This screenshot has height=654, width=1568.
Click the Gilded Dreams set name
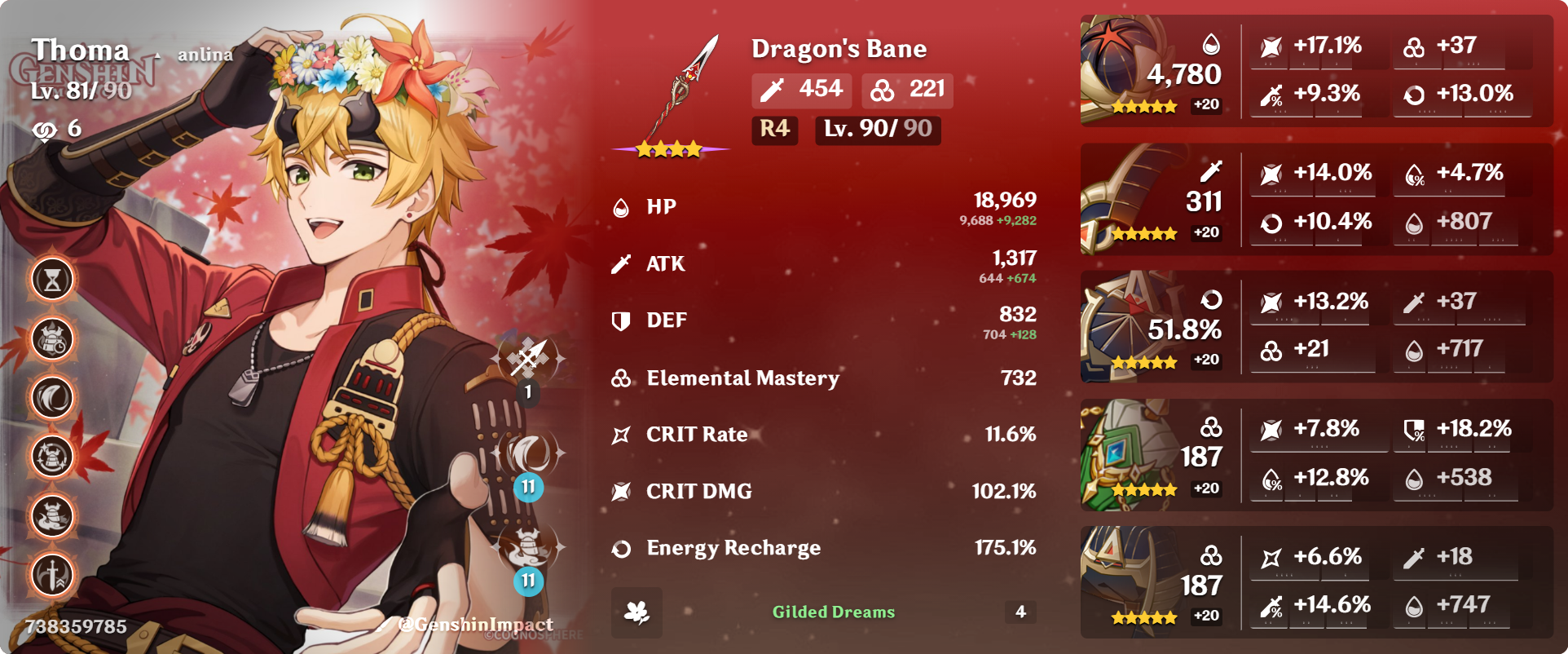pyautogui.click(x=833, y=609)
